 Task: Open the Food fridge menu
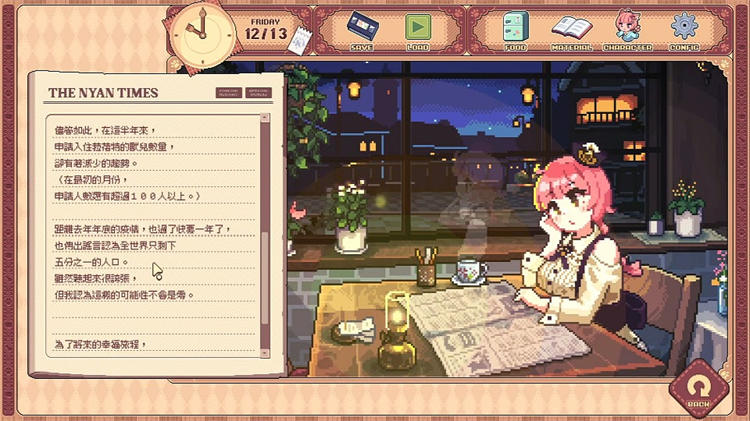pos(516,28)
